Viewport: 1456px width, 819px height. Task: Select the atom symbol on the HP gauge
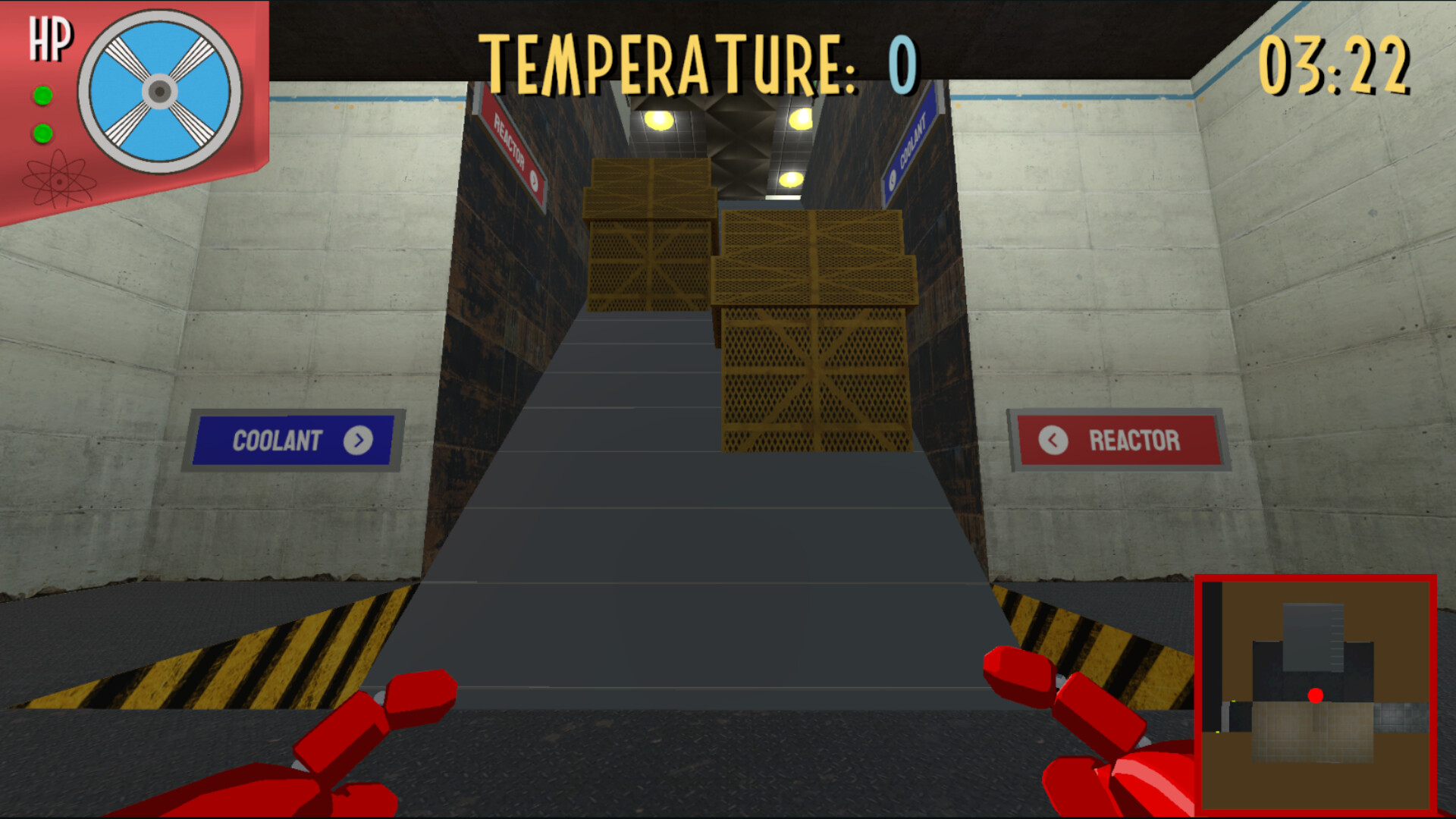click(x=61, y=179)
